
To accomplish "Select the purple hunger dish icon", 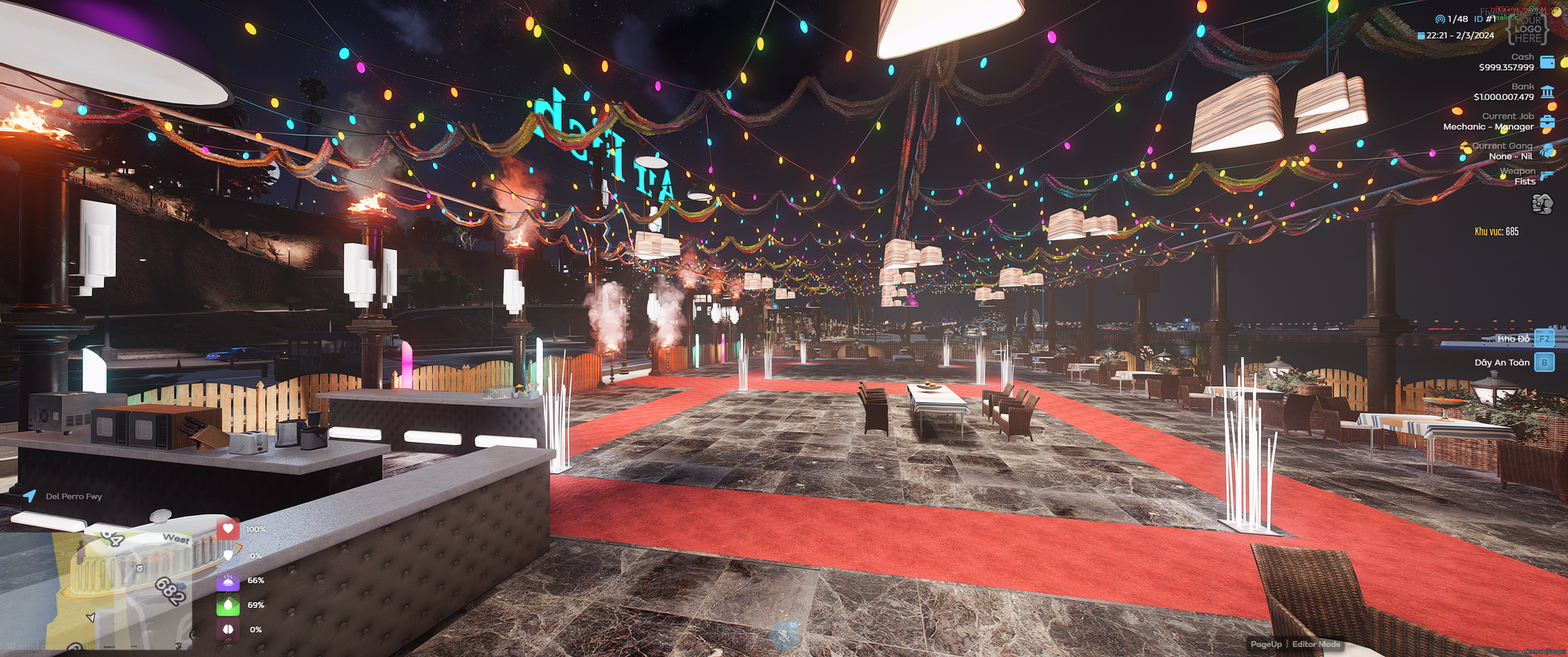I will coord(228,580).
